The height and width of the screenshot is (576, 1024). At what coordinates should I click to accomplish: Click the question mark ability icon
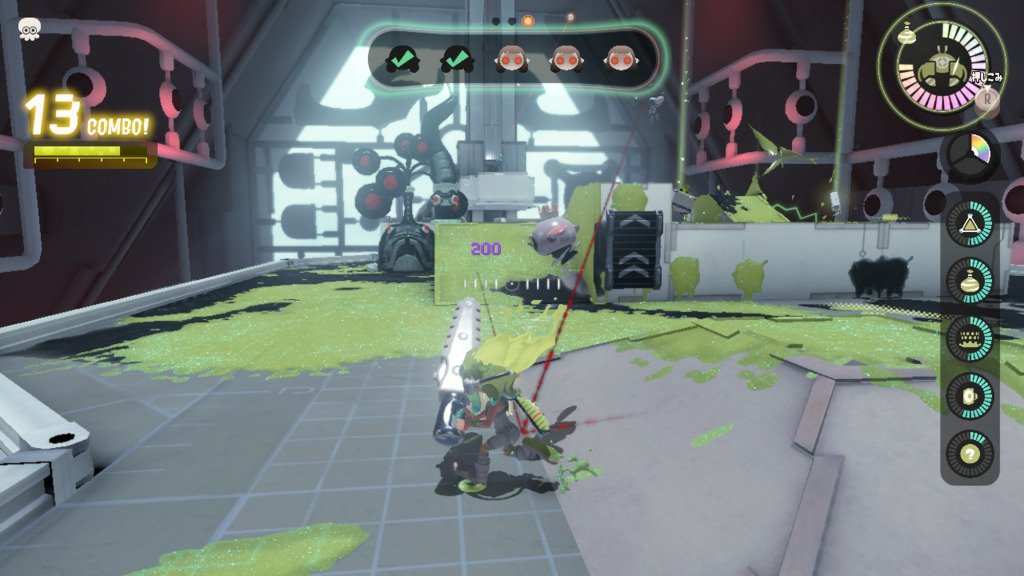point(969,452)
